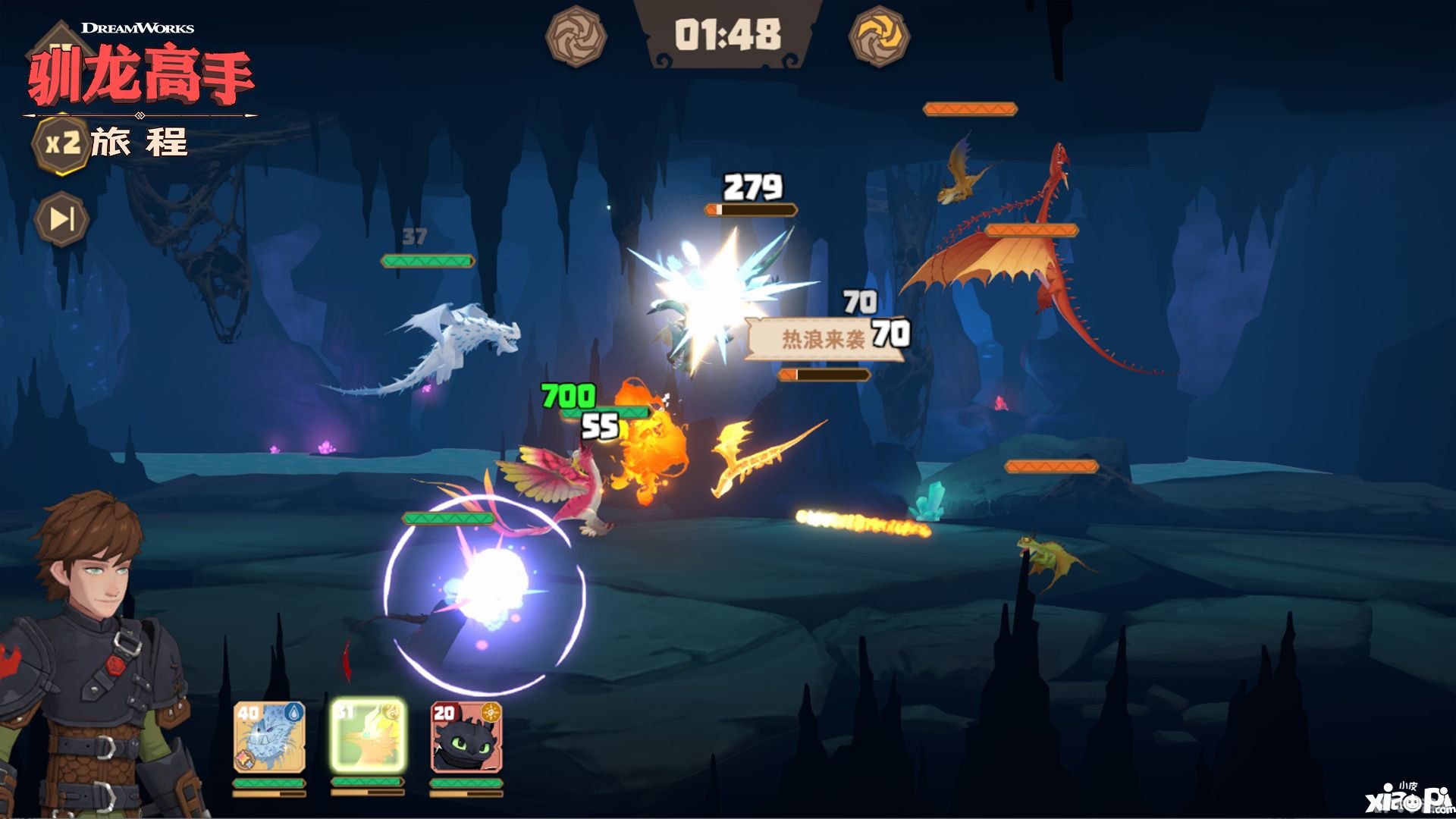Skip the battle with the fast-forward button
The width and height of the screenshot is (1456, 819).
(x=61, y=219)
